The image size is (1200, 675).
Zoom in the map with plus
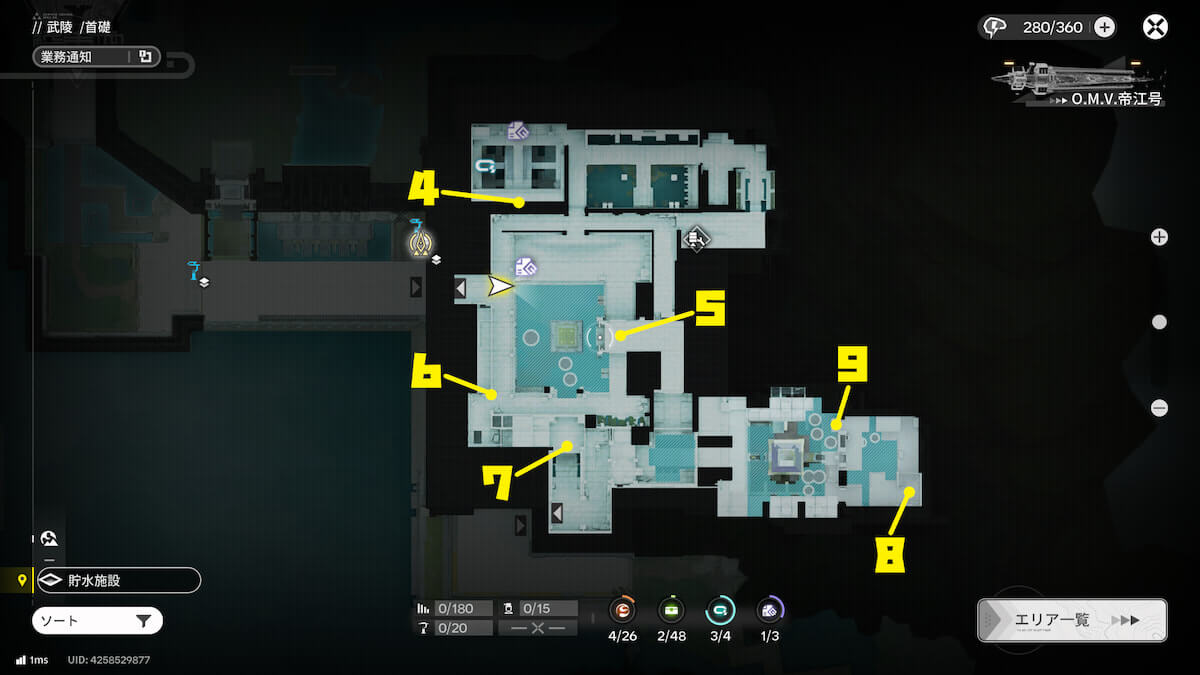click(1159, 237)
